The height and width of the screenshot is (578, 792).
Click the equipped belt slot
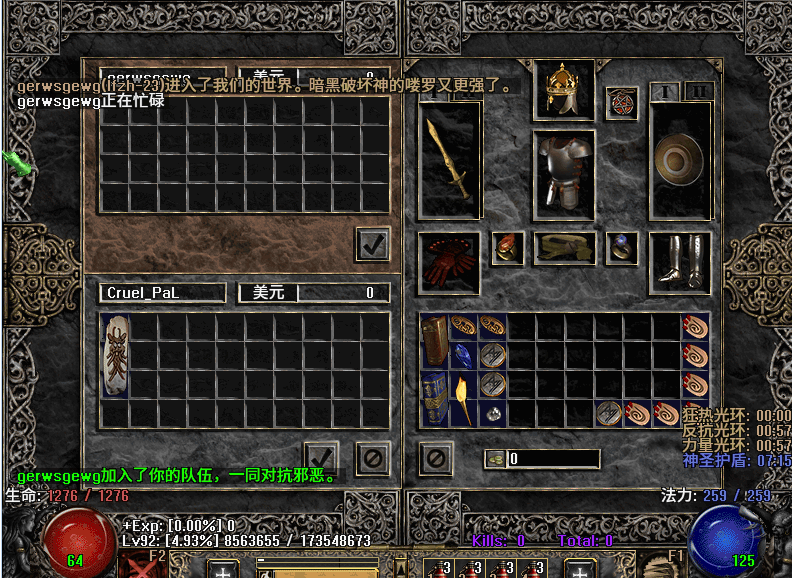pos(564,249)
